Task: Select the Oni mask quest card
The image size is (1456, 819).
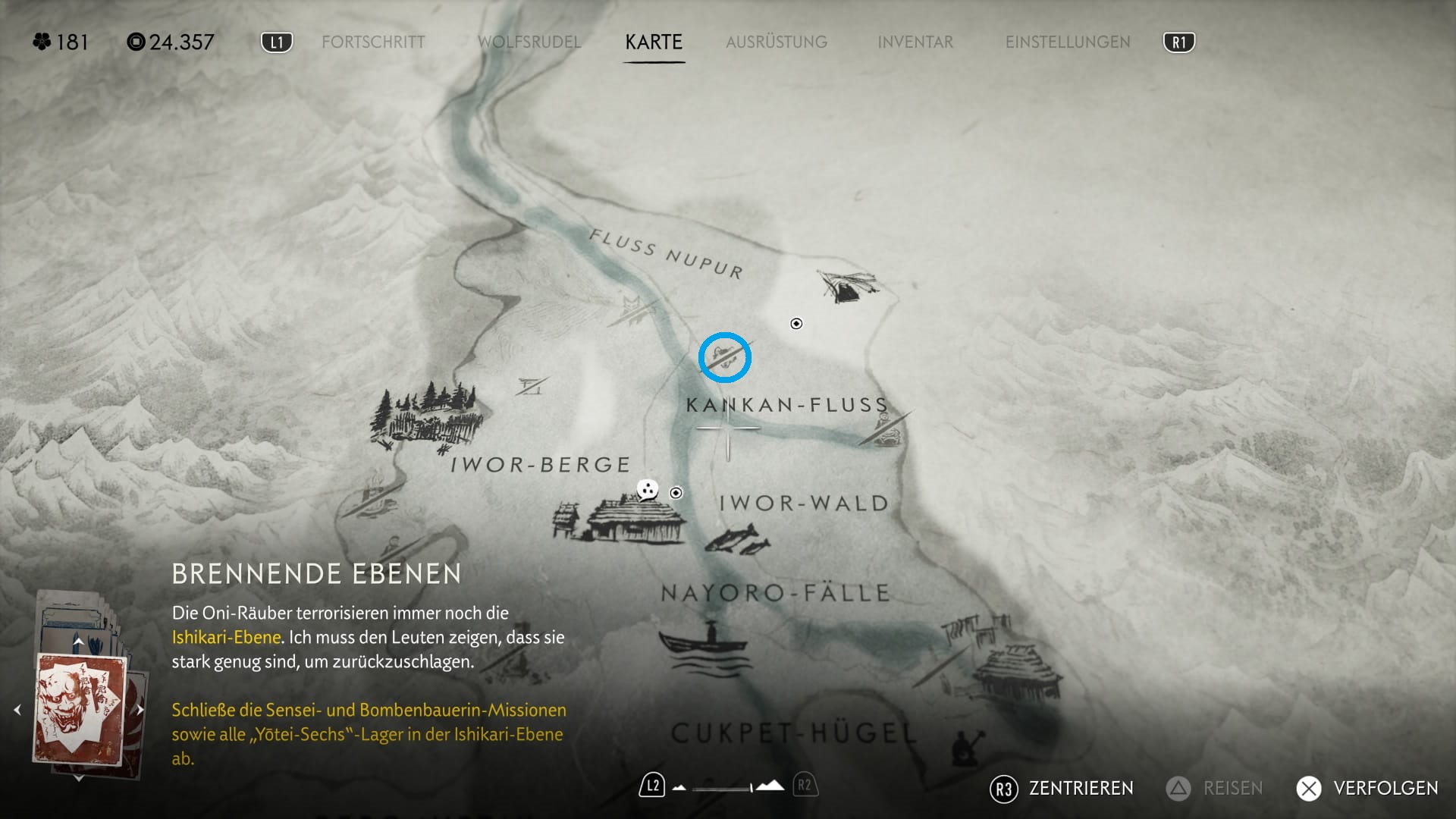Action: tap(80, 710)
